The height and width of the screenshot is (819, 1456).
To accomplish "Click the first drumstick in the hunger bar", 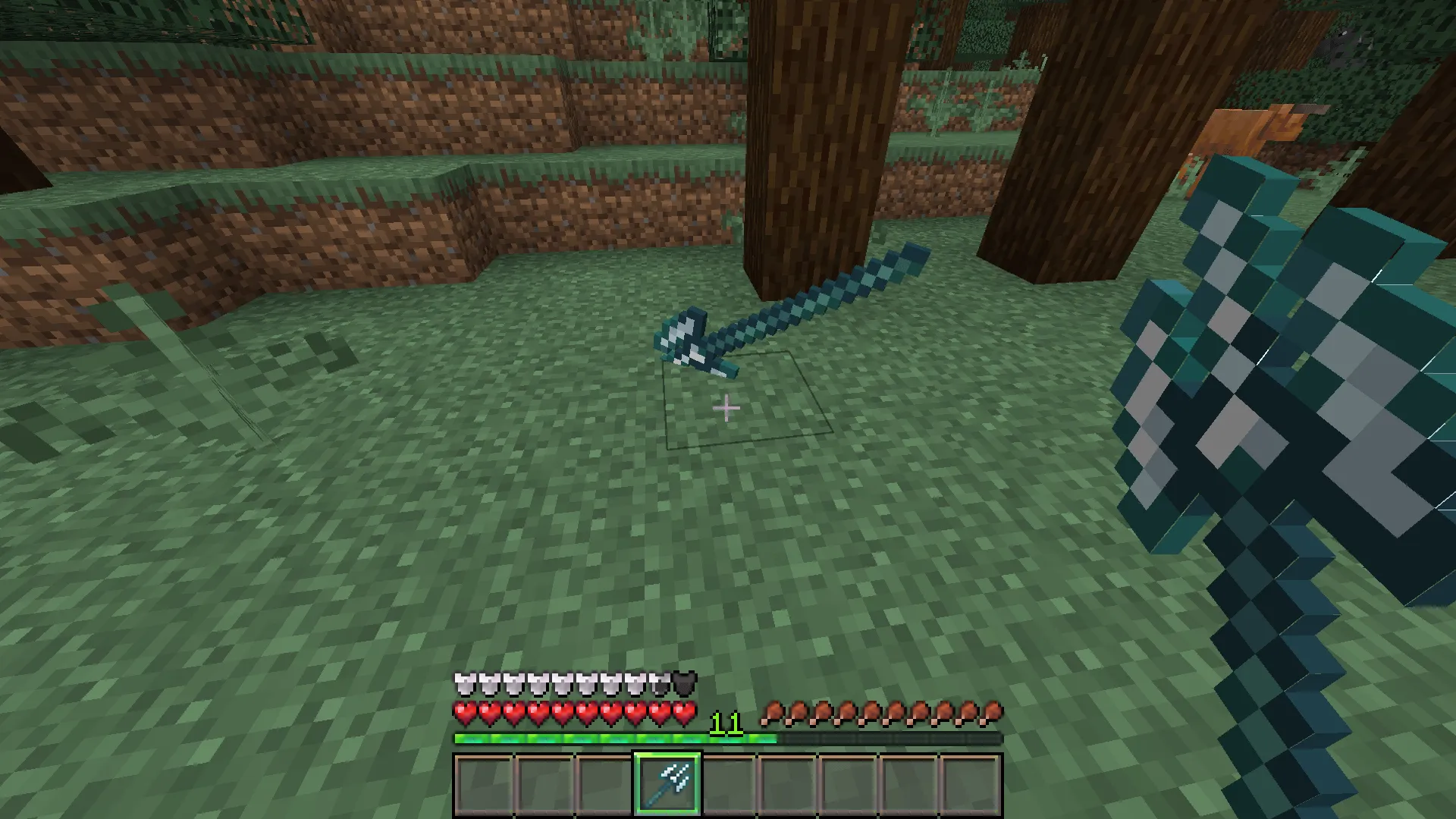I will [x=771, y=708].
